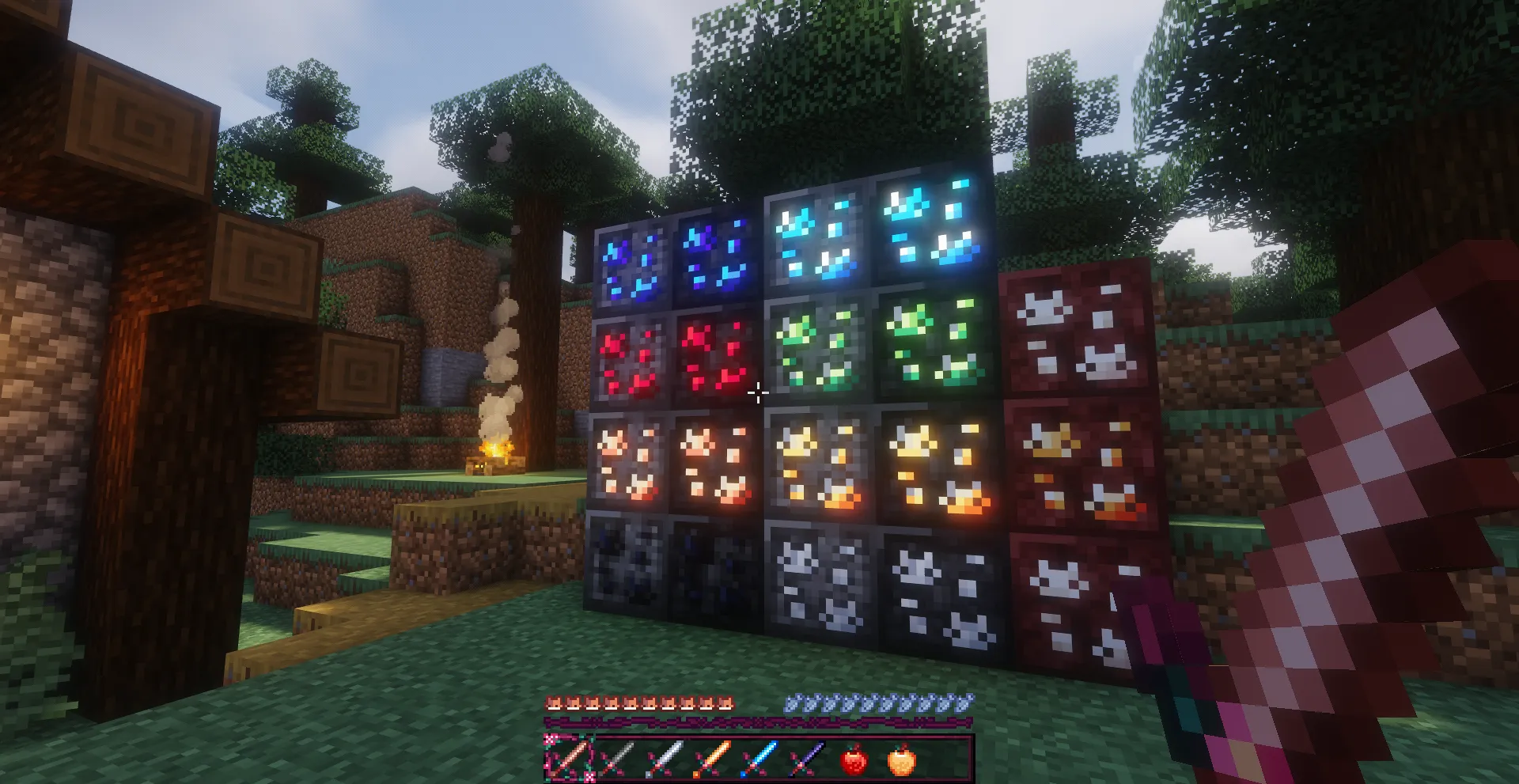This screenshot has width=1519, height=784.
Task: Select the iron sword in the hotbar
Action: pos(667,759)
